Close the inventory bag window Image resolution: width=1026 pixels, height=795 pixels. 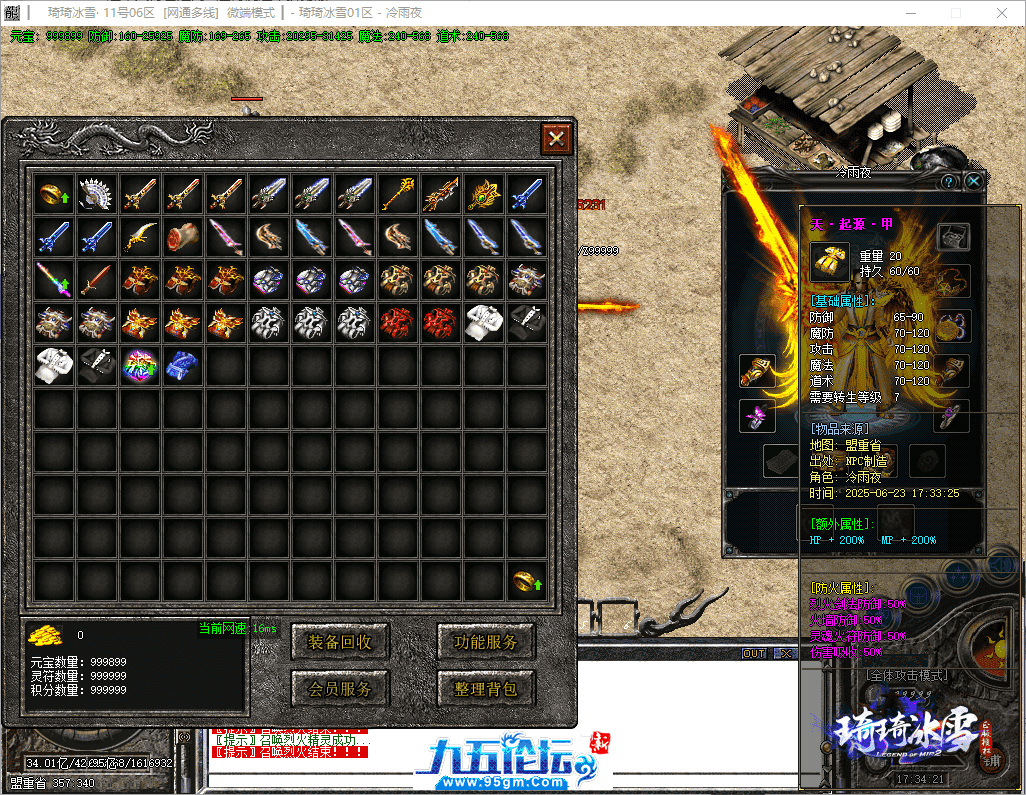556,138
